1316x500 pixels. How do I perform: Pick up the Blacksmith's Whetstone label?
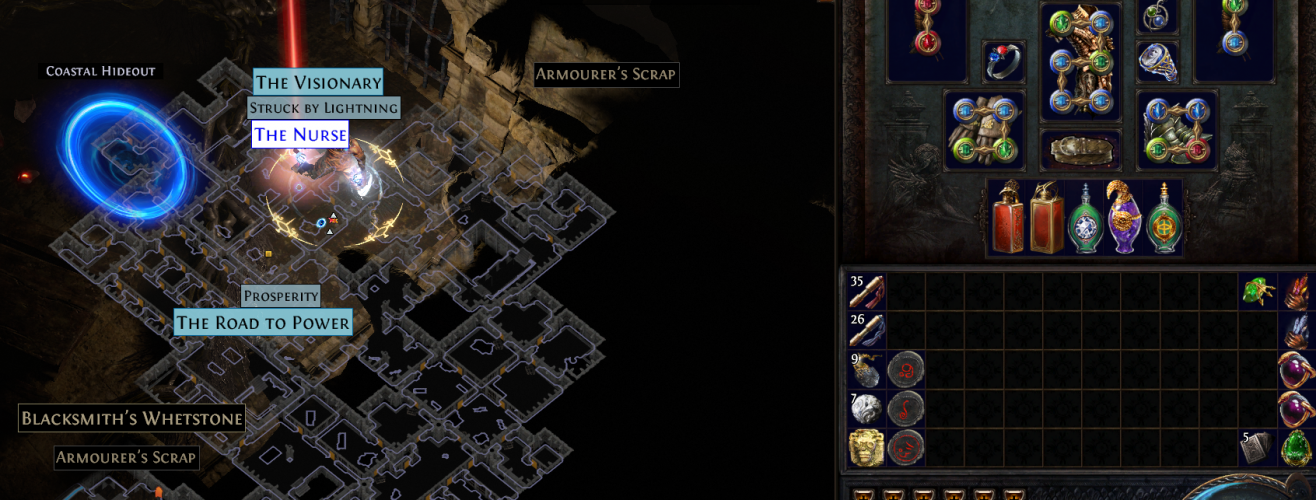pos(131,418)
